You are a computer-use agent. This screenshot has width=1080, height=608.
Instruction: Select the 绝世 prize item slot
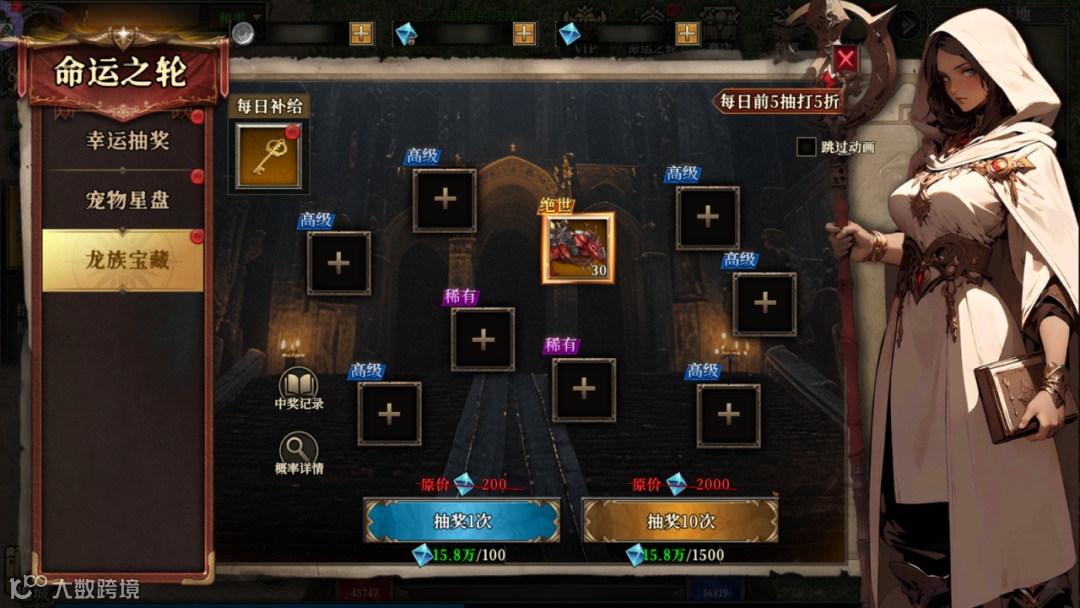(x=578, y=248)
